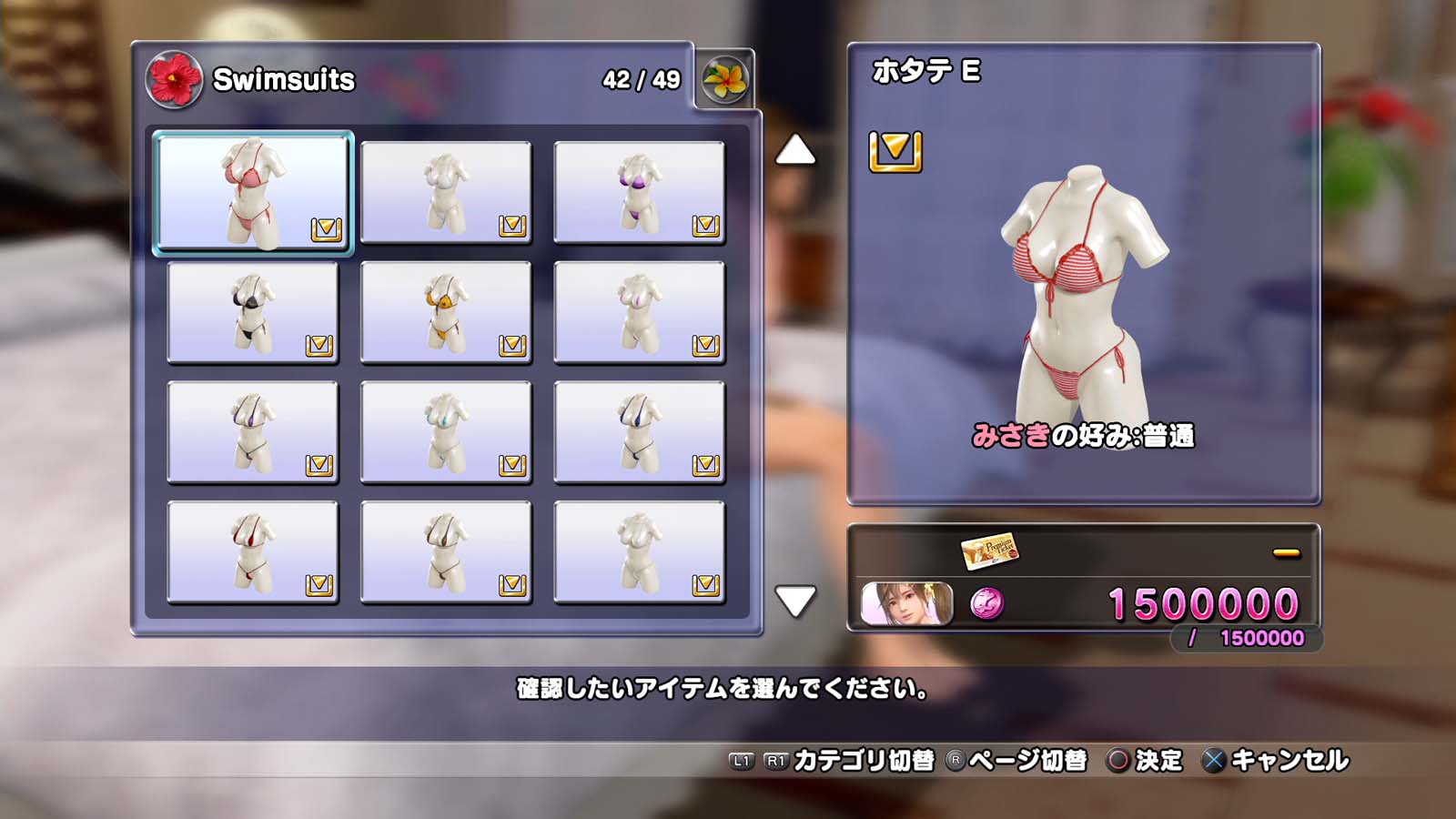The image size is (1456, 819).
Task: Click the Premium Ticket icon
Action: point(989,551)
